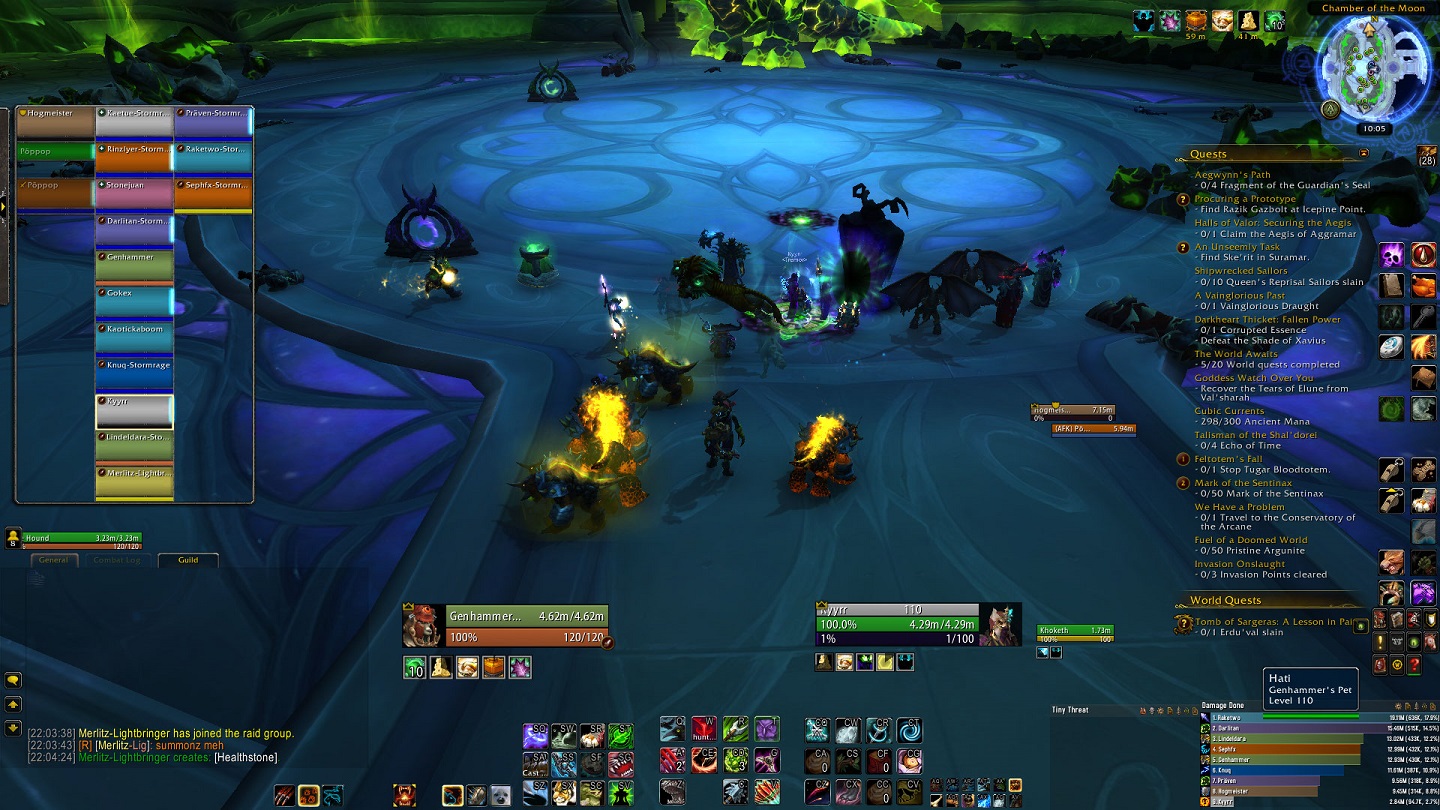The height and width of the screenshot is (810, 1440).
Task: Open the General chat tab
Action: point(54,560)
